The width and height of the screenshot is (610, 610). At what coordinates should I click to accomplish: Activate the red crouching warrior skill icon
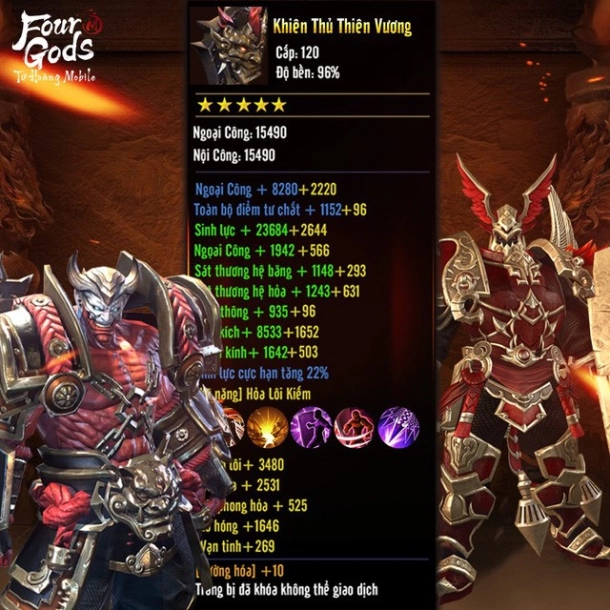pyautogui.click(x=355, y=427)
